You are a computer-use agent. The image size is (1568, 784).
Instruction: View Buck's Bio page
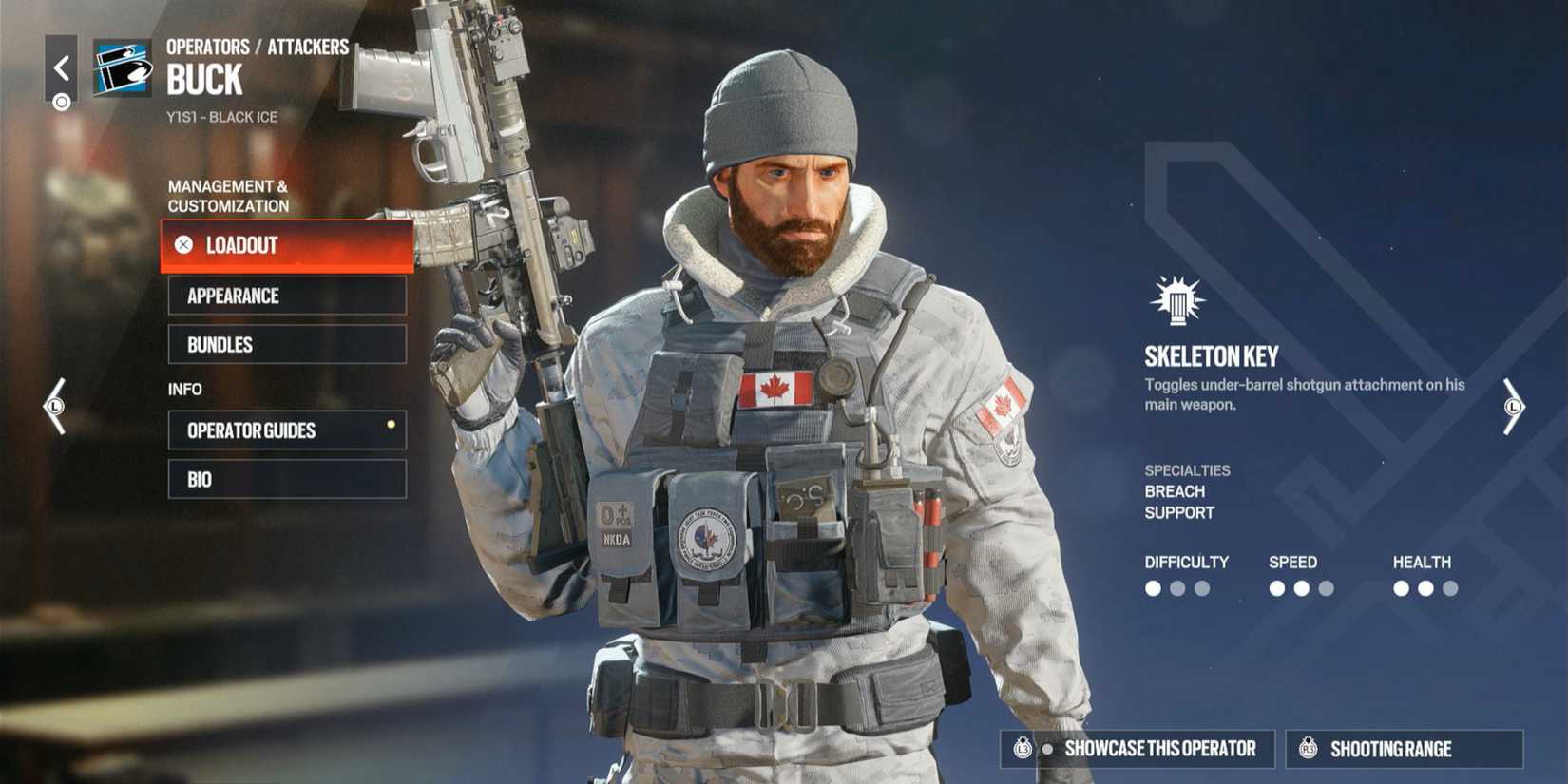[x=285, y=478]
